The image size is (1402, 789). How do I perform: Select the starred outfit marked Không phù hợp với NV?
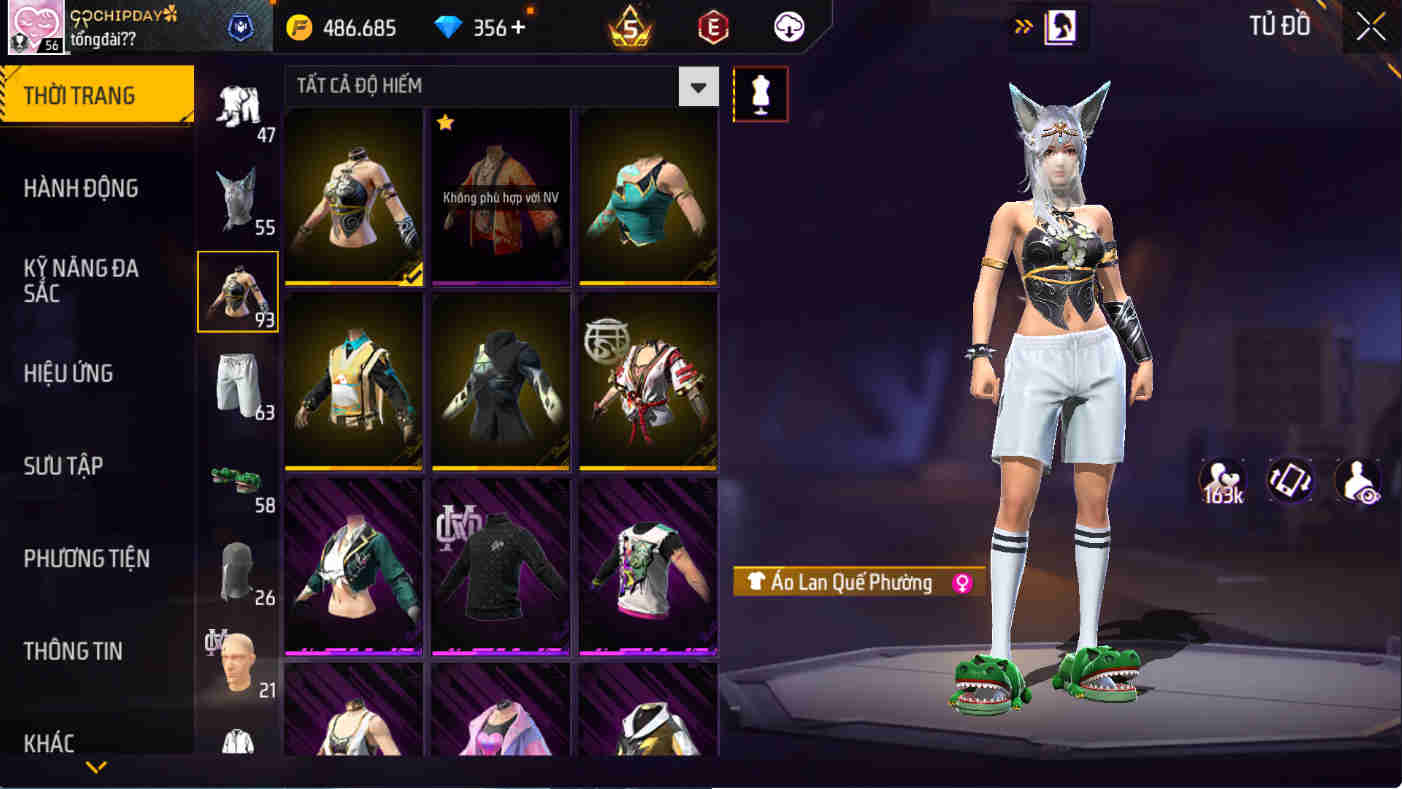tap(500, 196)
